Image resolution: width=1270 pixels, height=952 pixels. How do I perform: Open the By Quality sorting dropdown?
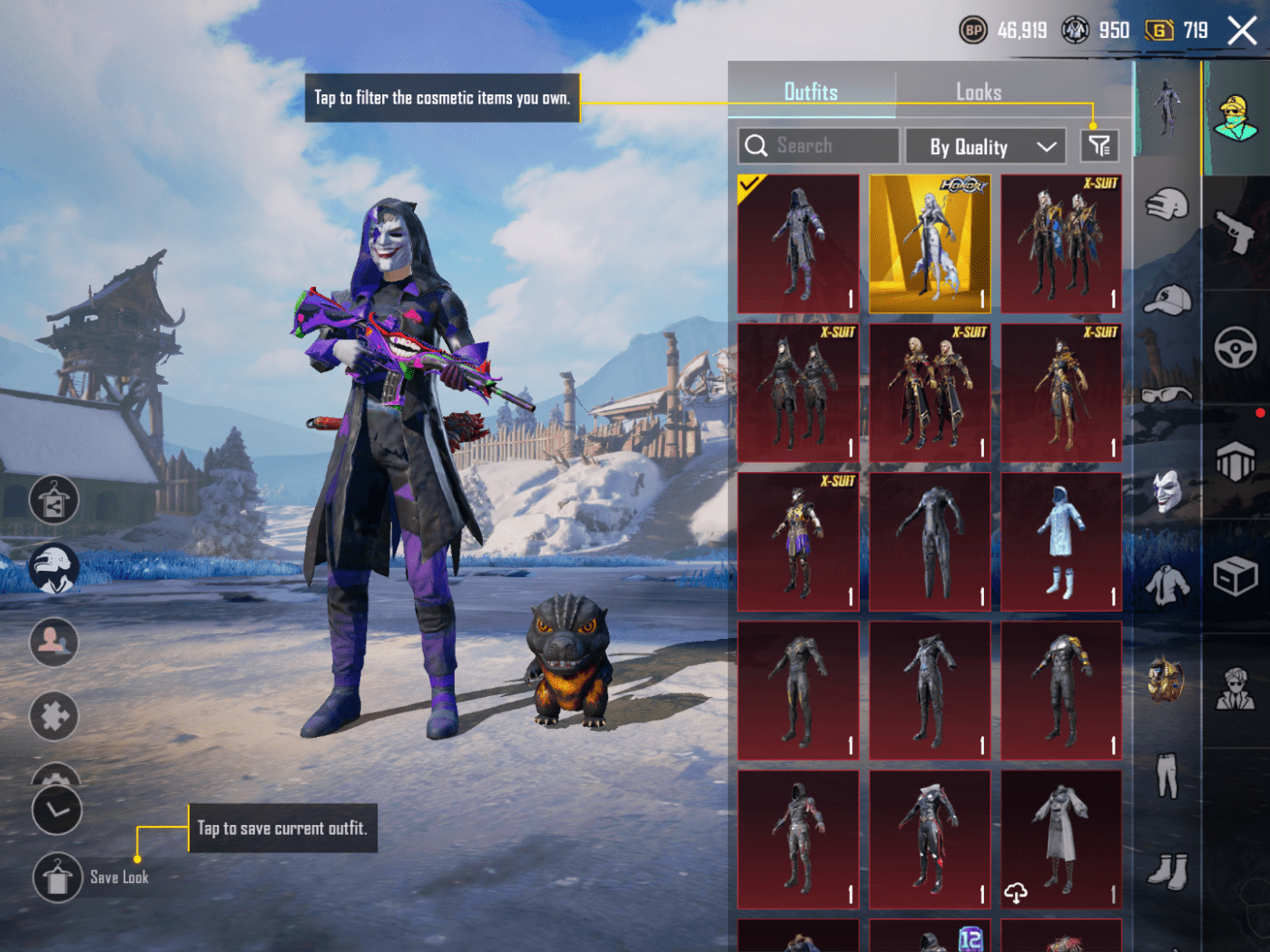[x=985, y=145]
